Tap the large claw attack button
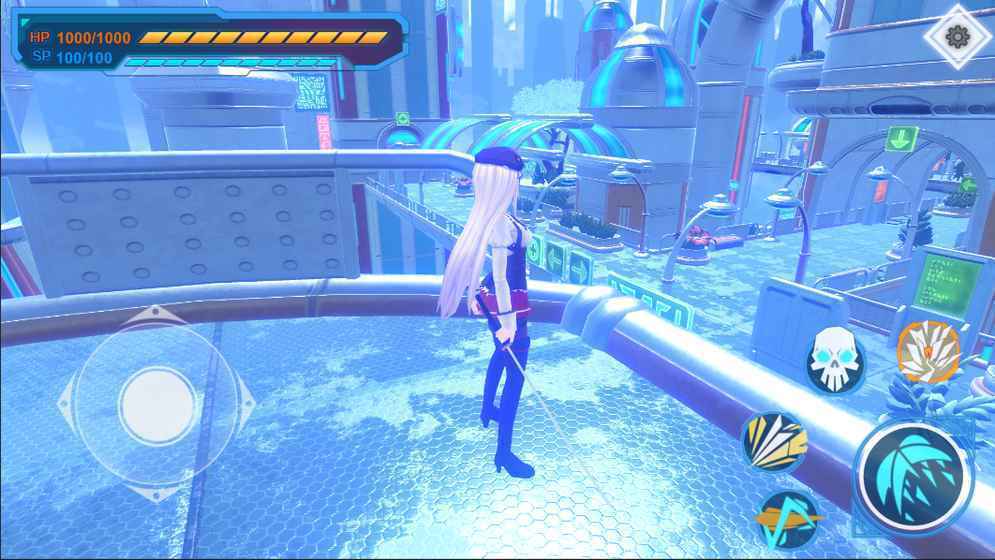This screenshot has height=560, width=995. coord(914,473)
